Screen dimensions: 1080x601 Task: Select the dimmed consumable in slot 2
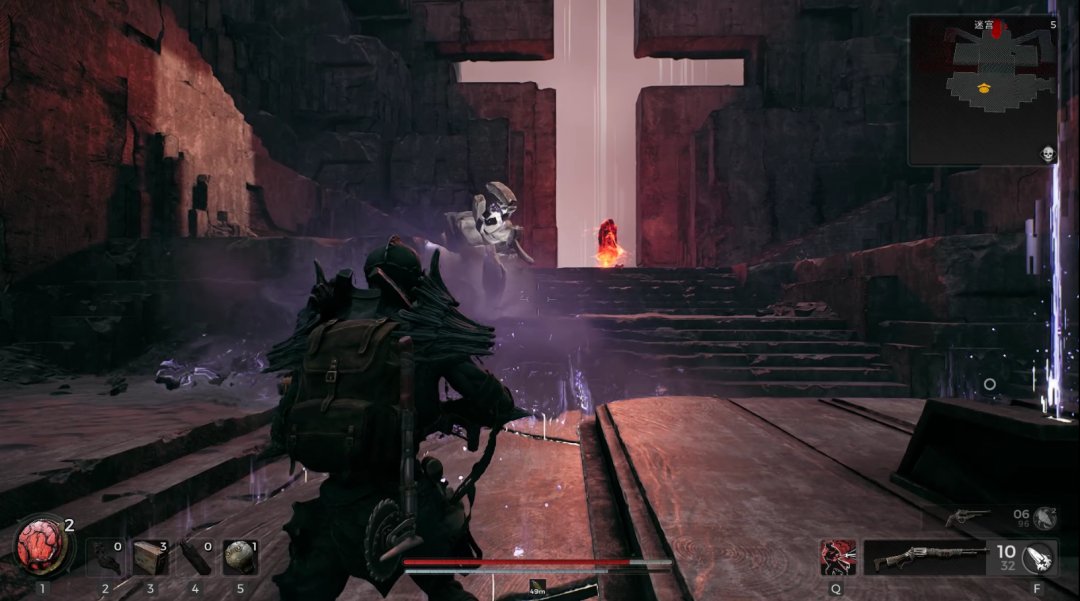click(105, 558)
